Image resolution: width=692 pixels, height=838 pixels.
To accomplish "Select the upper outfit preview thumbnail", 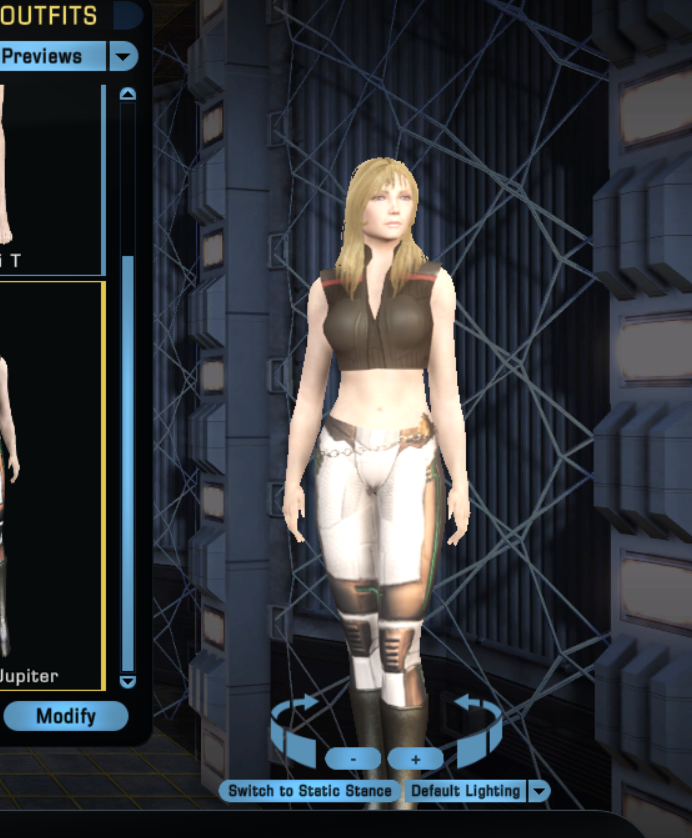I will pos(50,180).
